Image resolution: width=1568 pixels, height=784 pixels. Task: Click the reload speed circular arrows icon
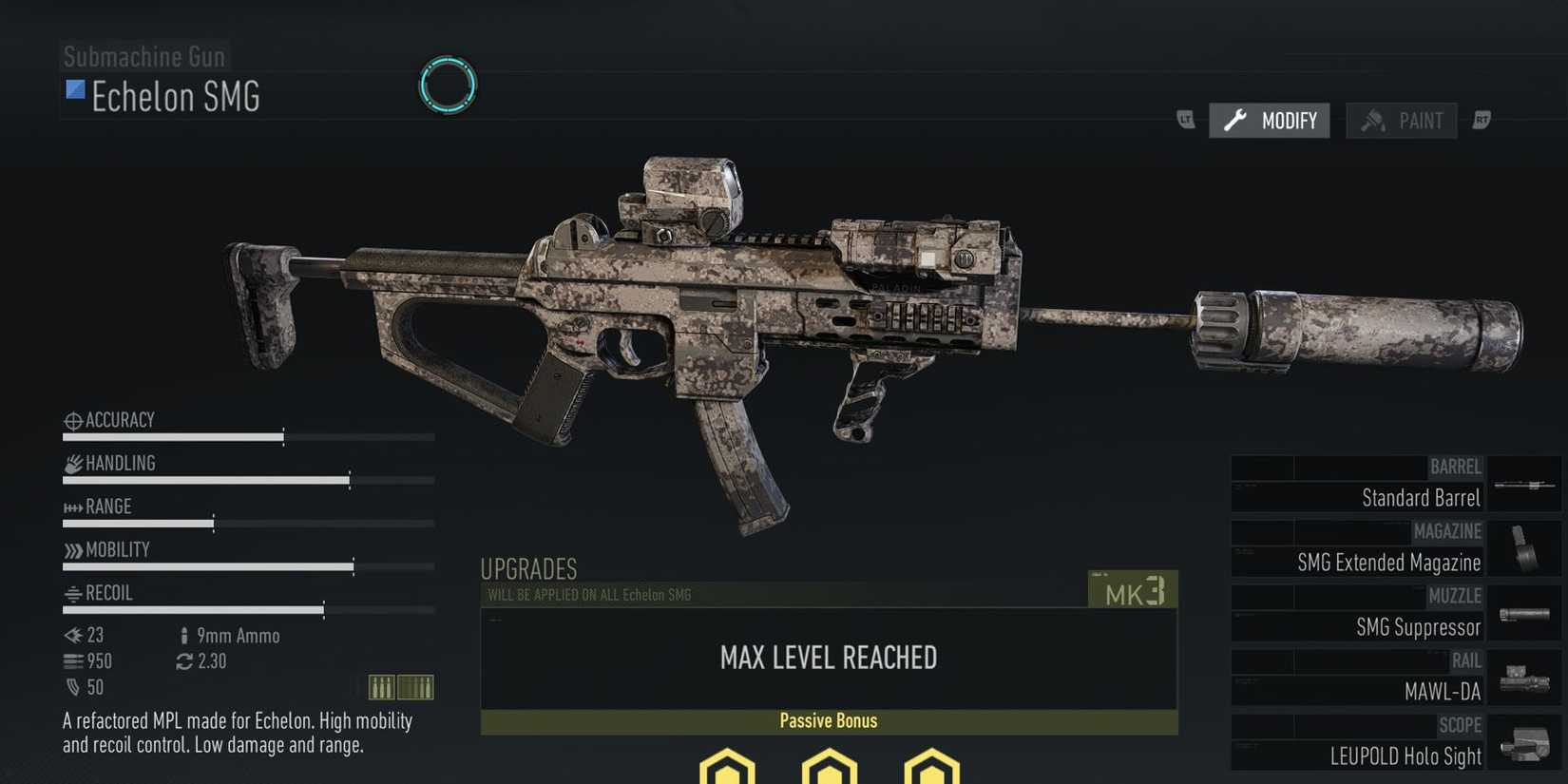point(183,661)
